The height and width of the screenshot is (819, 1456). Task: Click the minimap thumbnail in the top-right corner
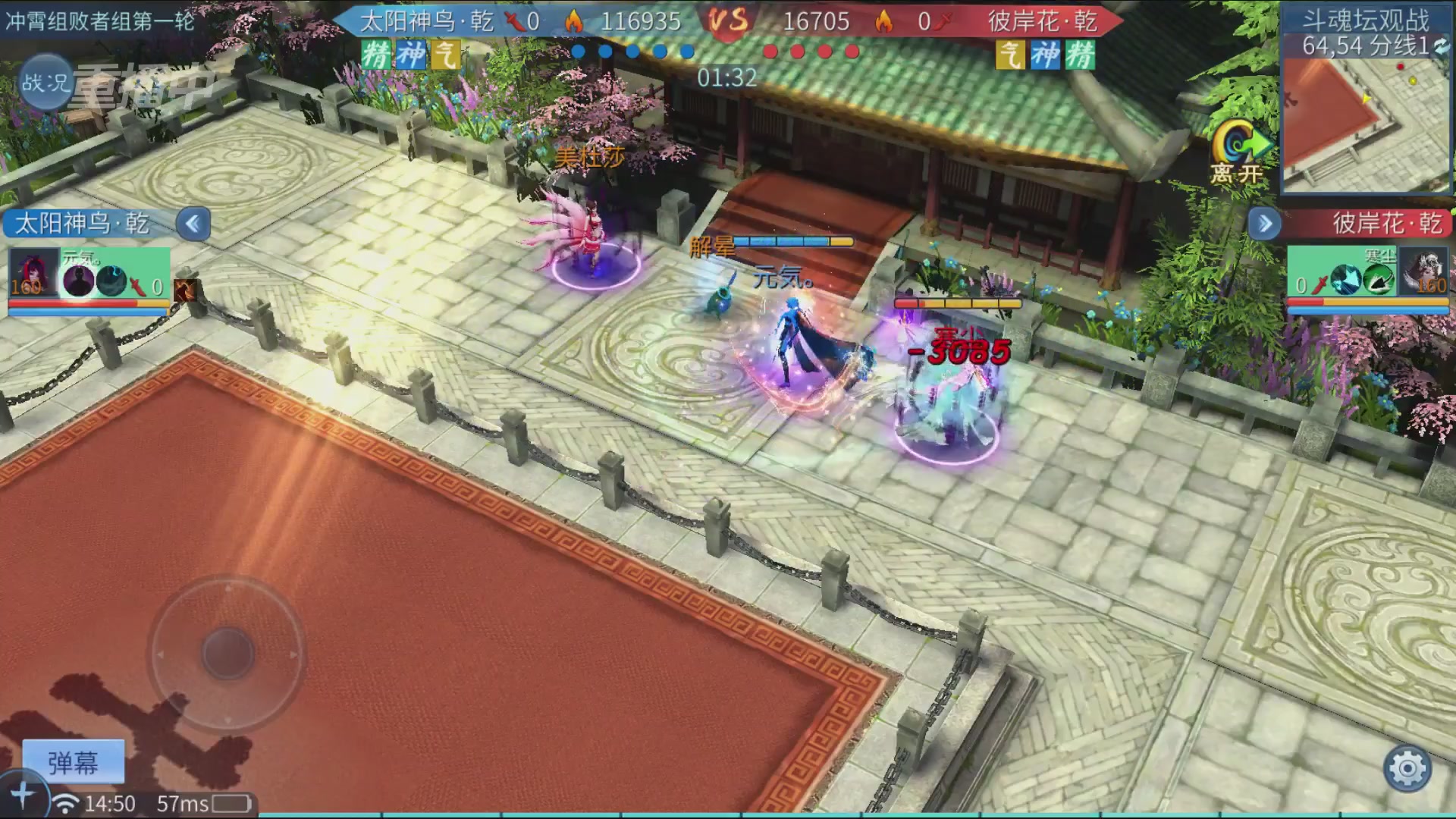1365,125
